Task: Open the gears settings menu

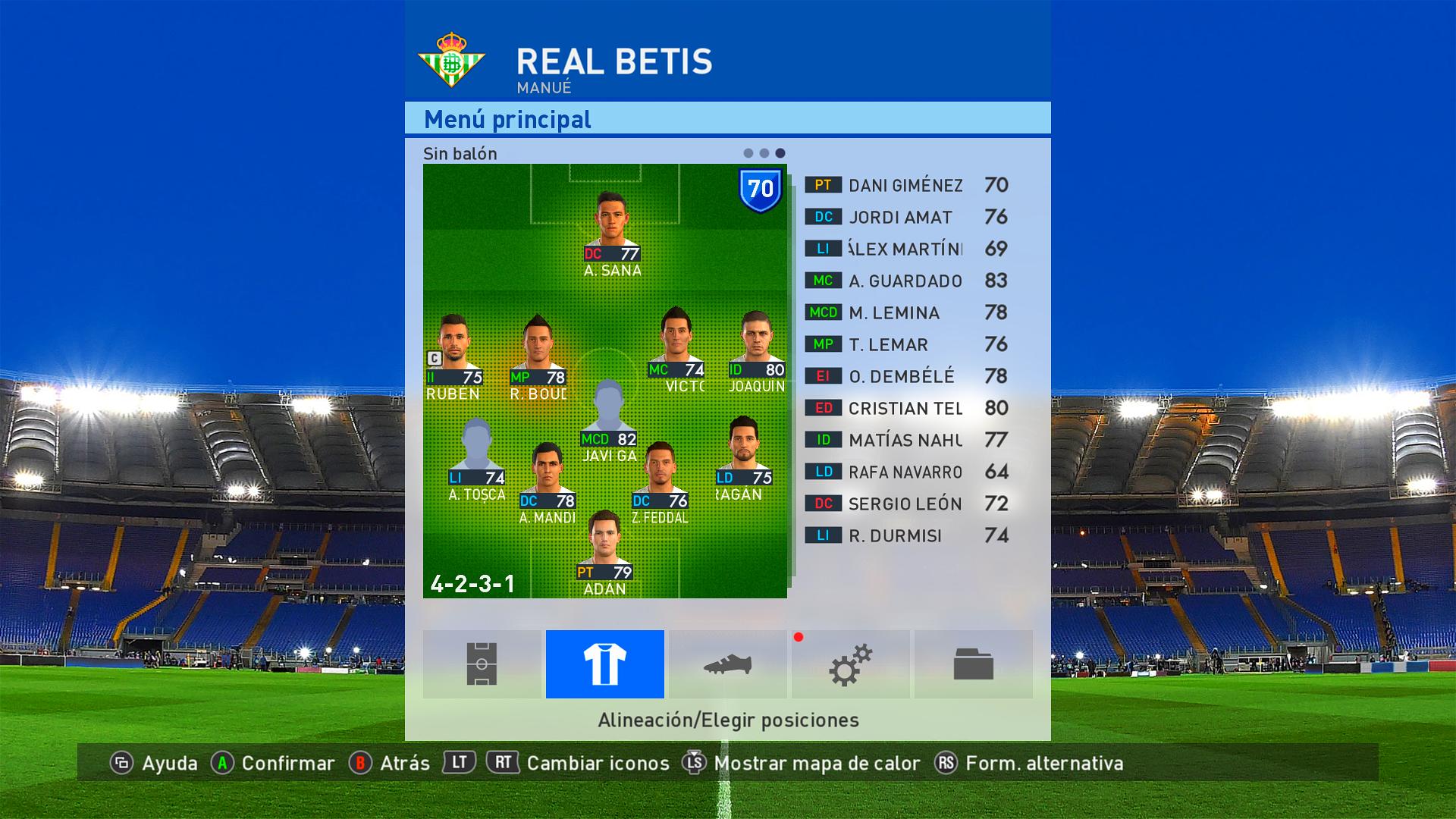Action: tap(850, 664)
